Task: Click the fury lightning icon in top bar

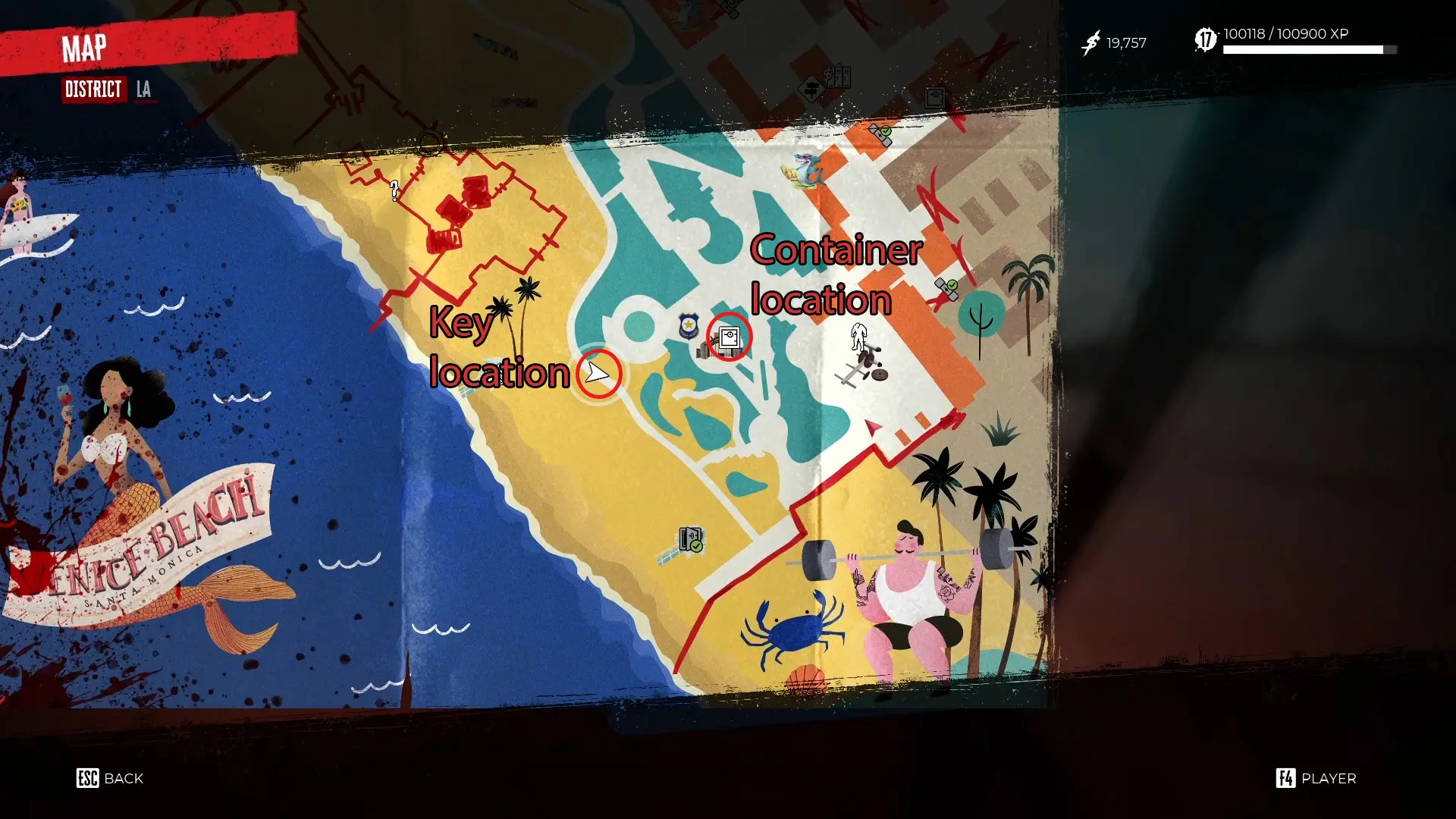Action: (1090, 42)
